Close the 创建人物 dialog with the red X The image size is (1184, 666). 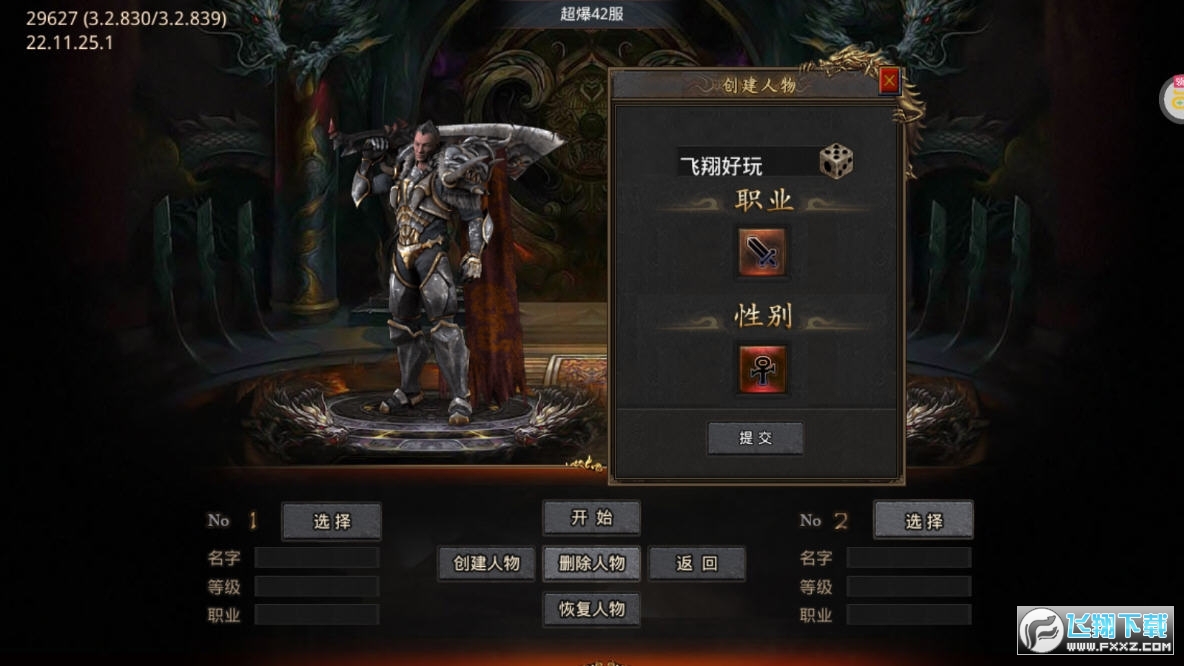point(889,81)
